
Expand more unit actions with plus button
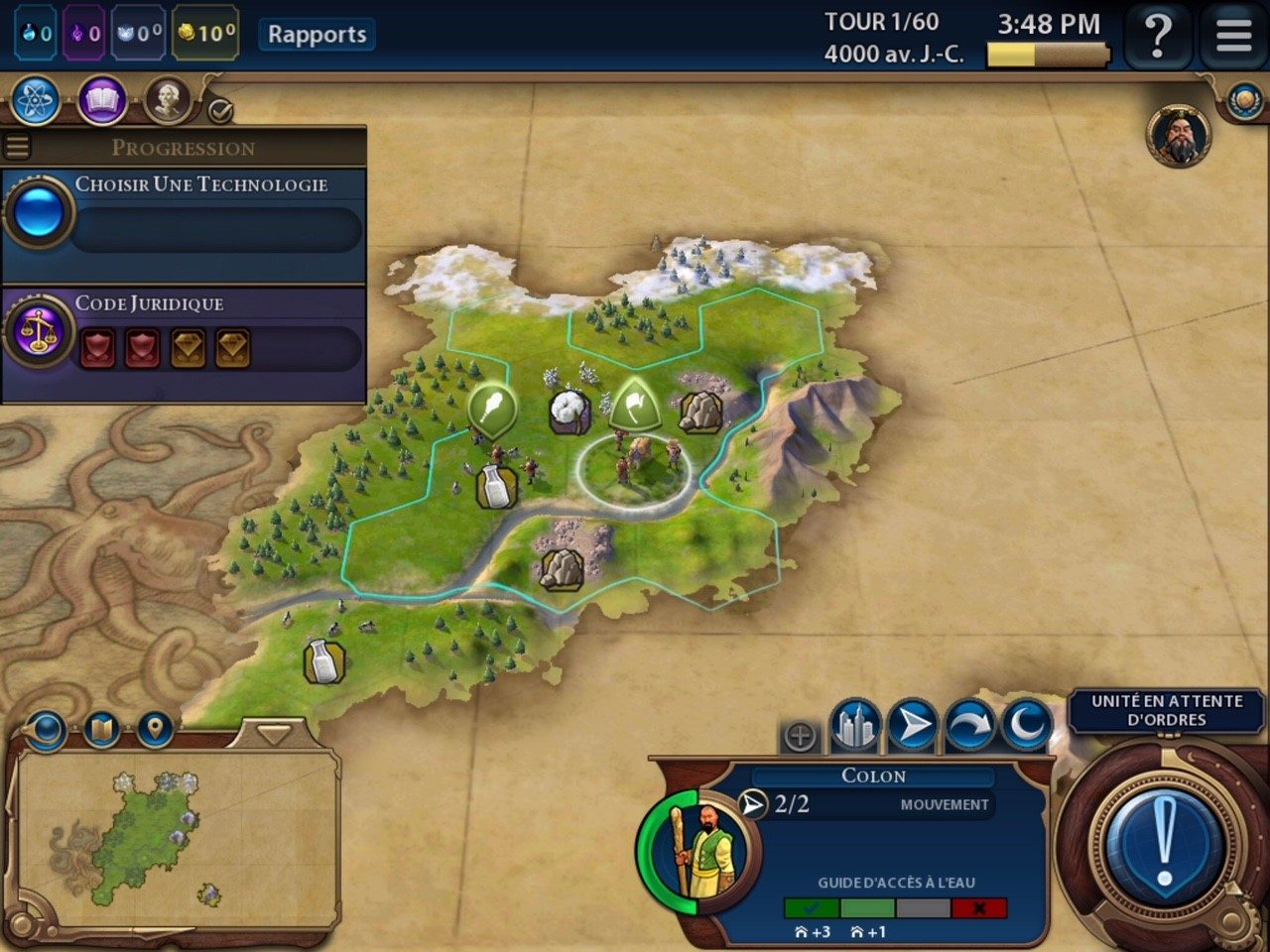point(800,736)
